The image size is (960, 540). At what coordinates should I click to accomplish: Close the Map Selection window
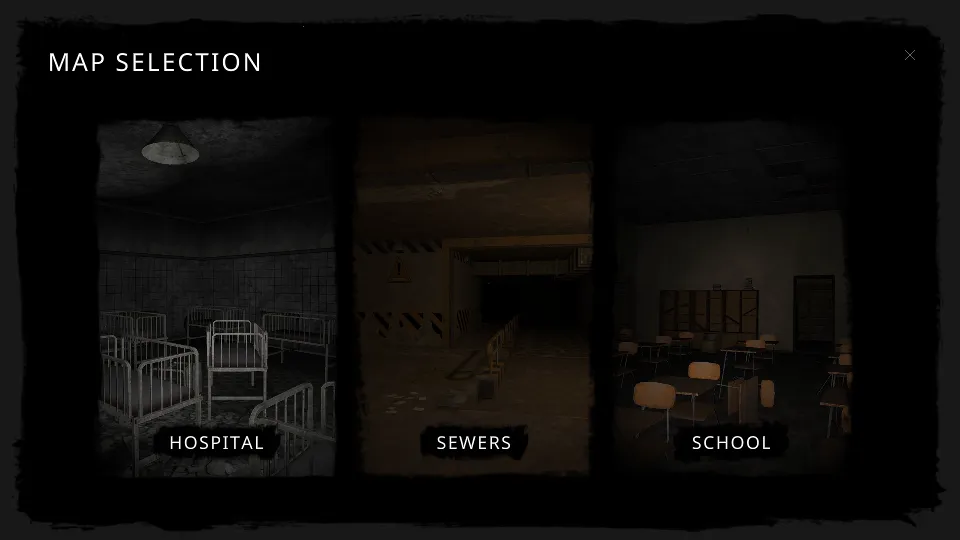[x=910, y=55]
